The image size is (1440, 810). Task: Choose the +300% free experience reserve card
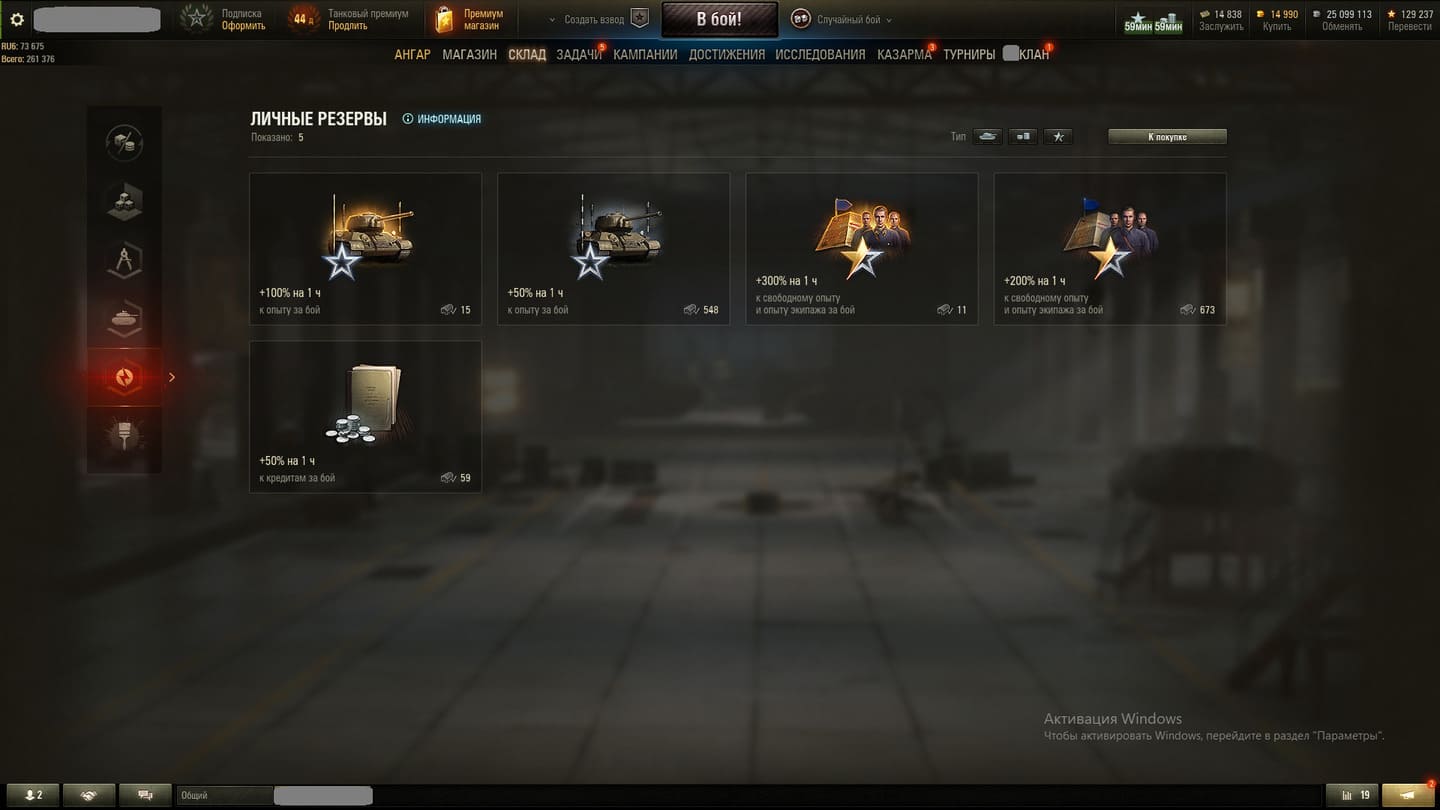coord(861,248)
